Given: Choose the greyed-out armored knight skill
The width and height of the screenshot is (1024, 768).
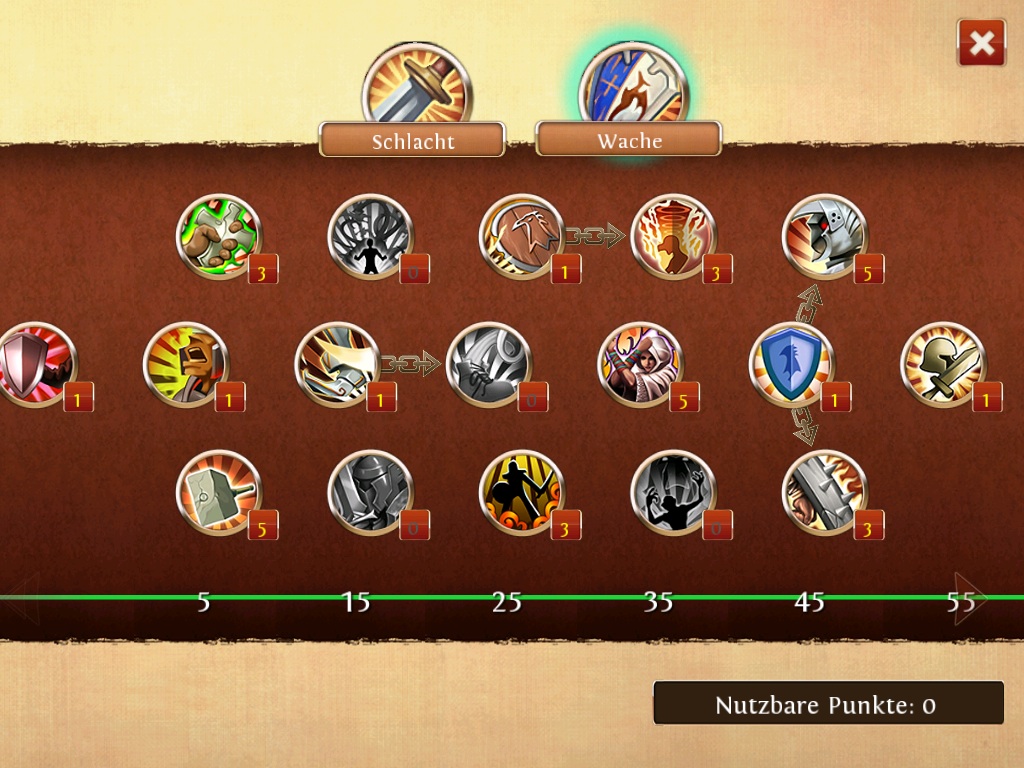Looking at the screenshot, I should coord(369,492).
